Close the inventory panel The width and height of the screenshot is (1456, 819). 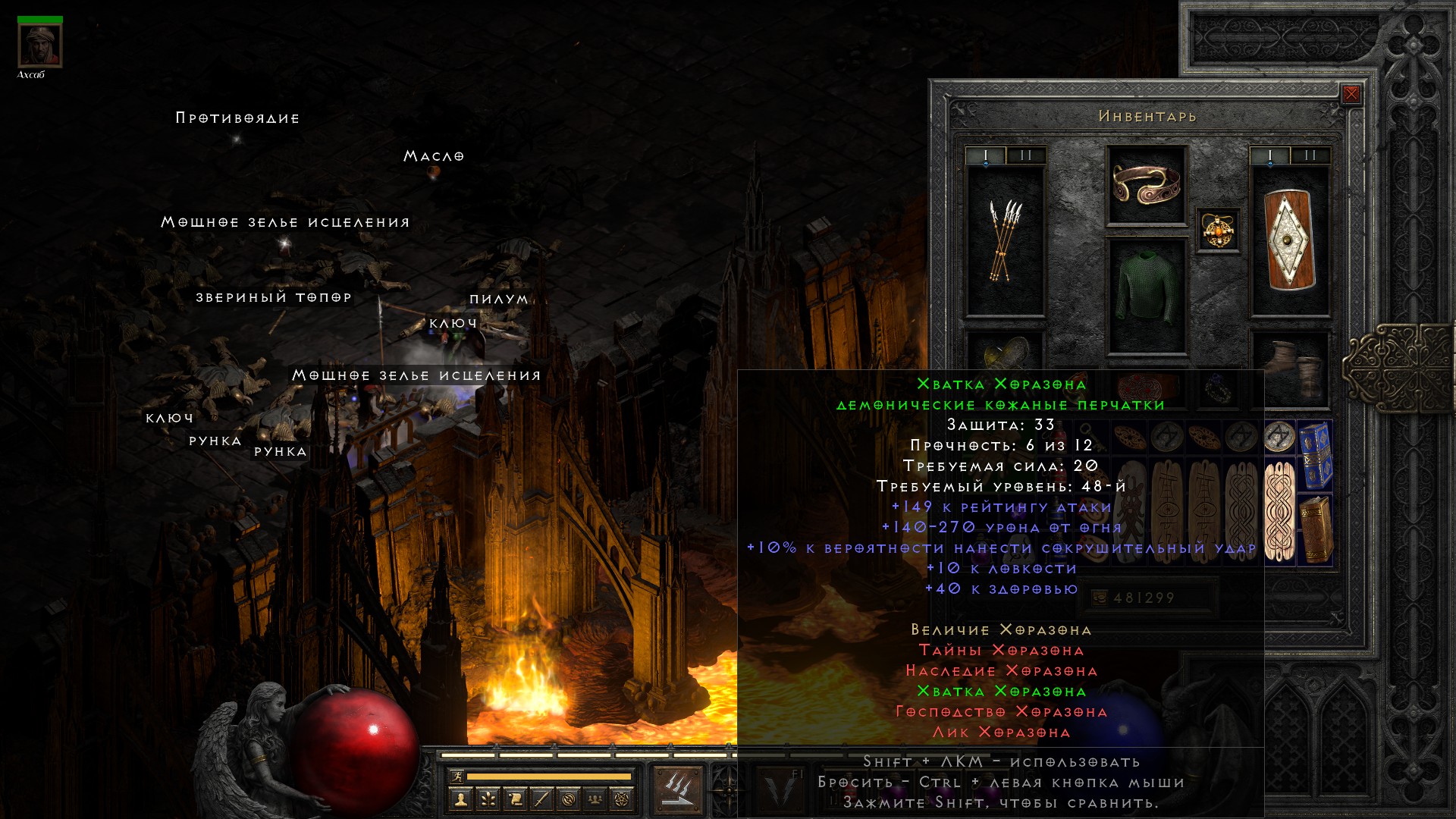1351,94
